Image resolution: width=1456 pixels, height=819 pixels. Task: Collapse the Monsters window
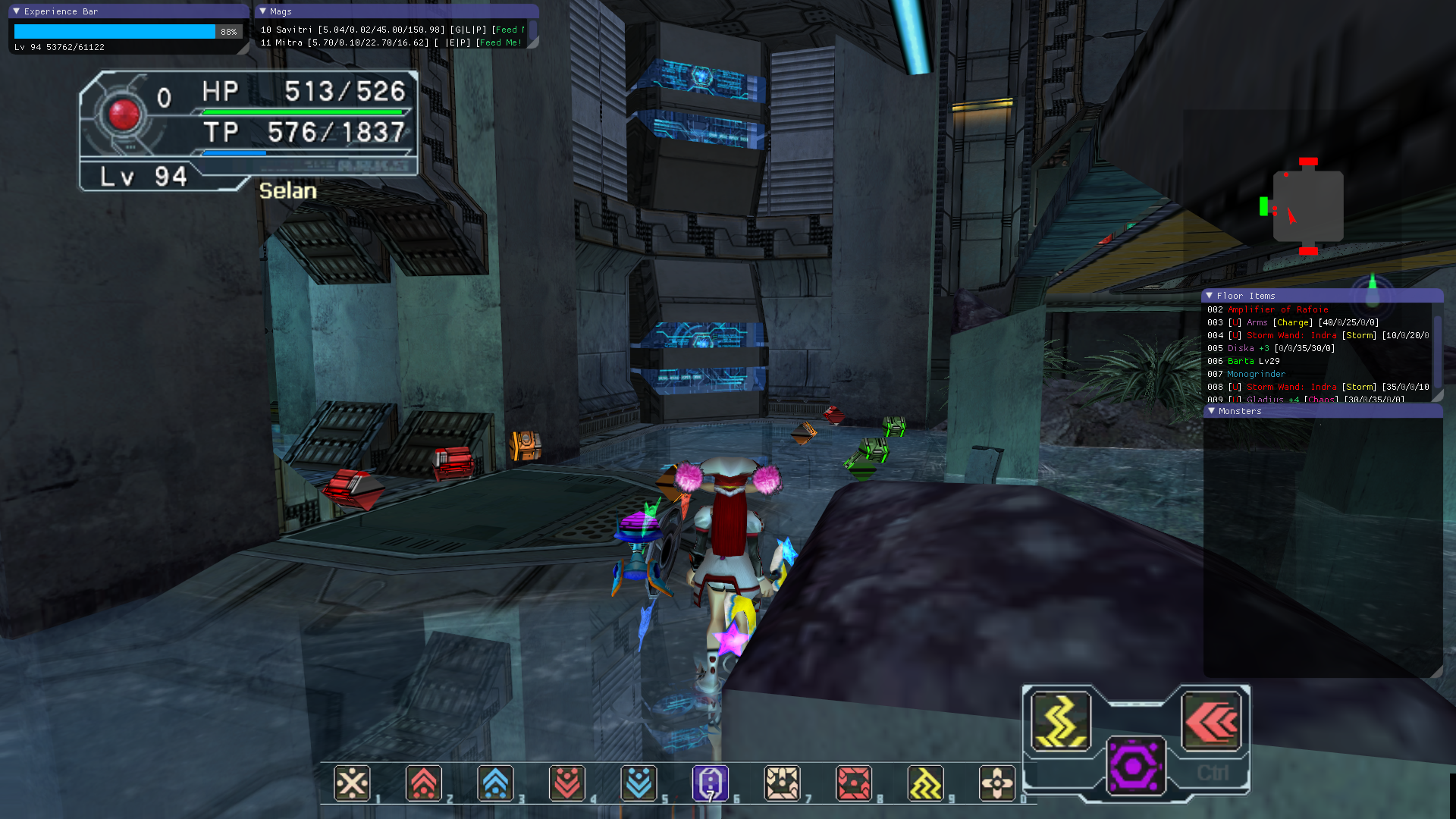tap(1212, 411)
